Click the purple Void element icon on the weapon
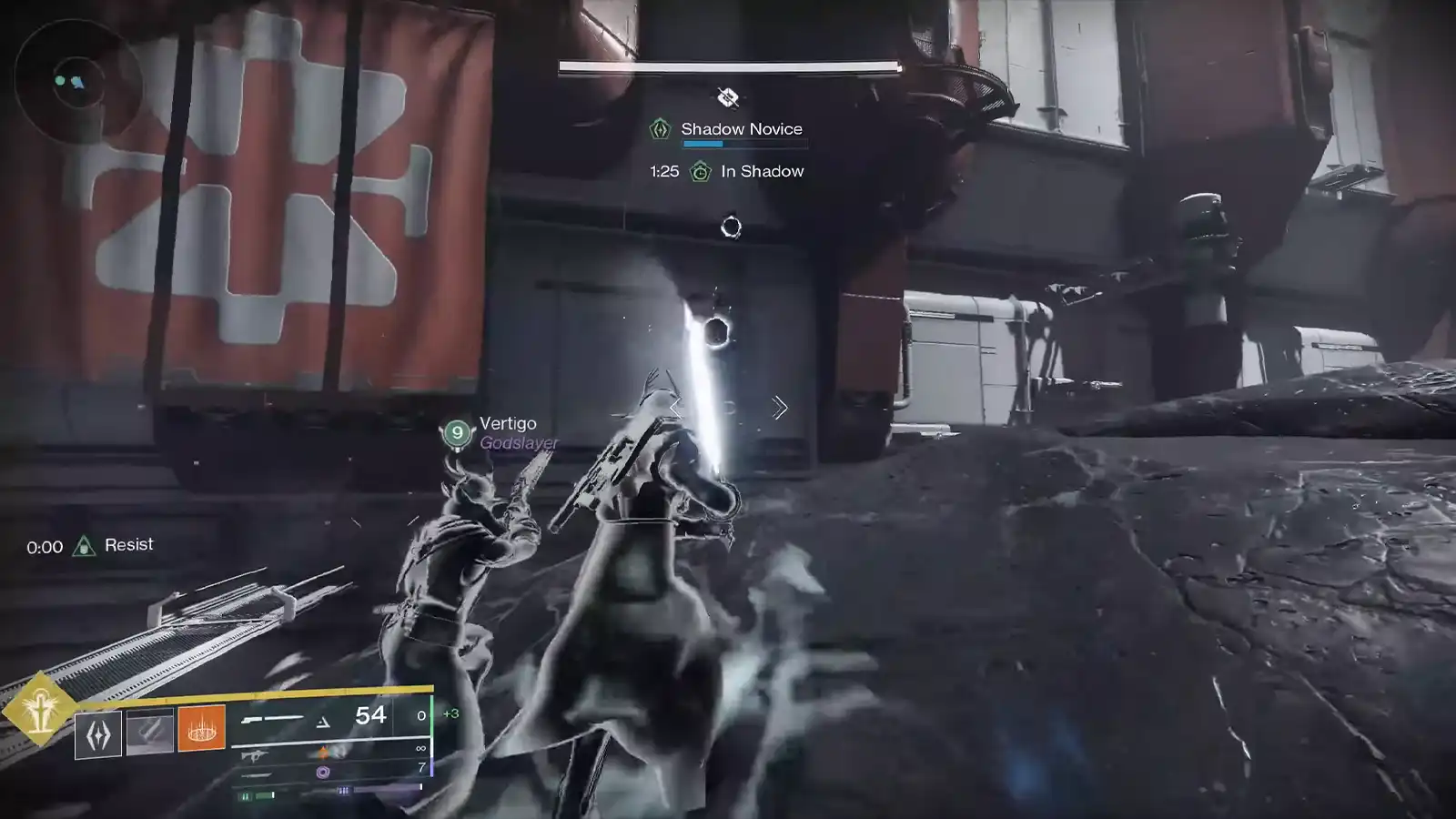Viewport: 1456px width, 819px height. click(x=324, y=773)
